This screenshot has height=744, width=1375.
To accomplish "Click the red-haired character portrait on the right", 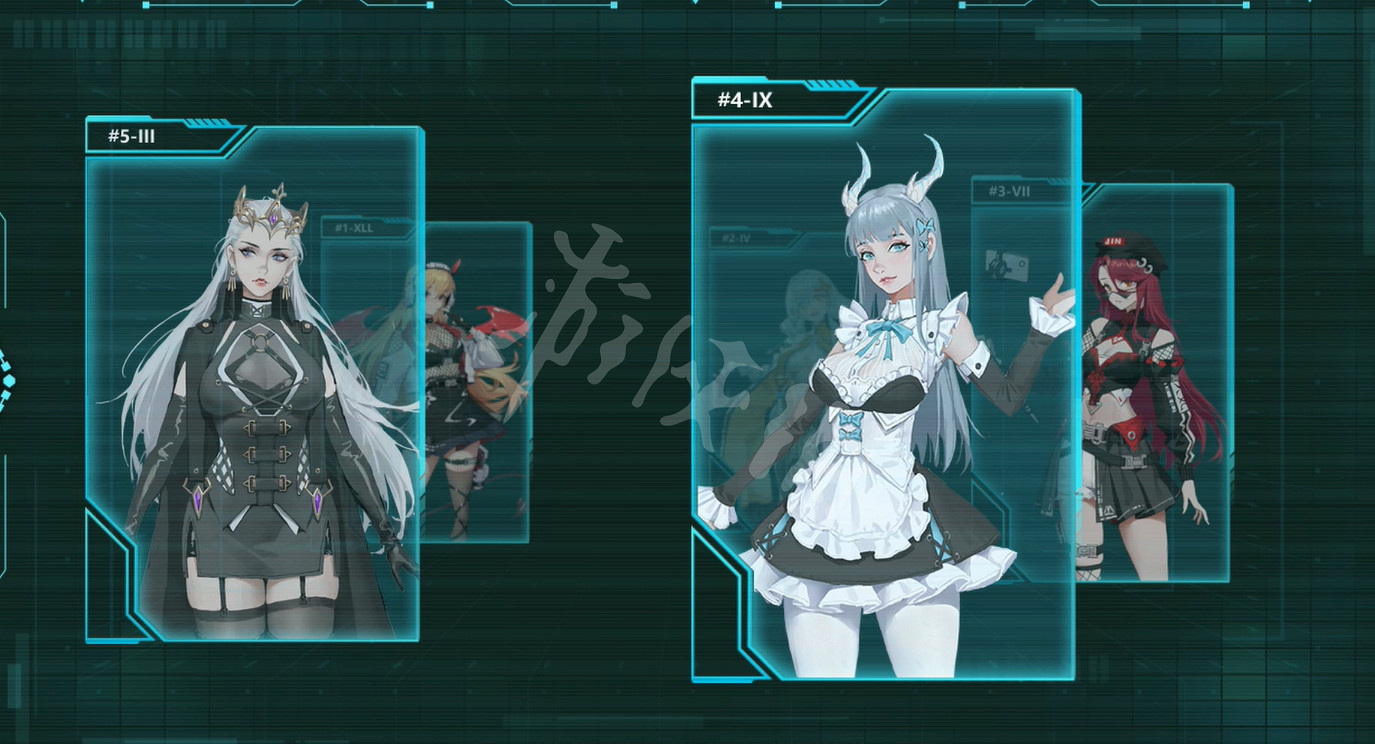I will point(1135,400).
